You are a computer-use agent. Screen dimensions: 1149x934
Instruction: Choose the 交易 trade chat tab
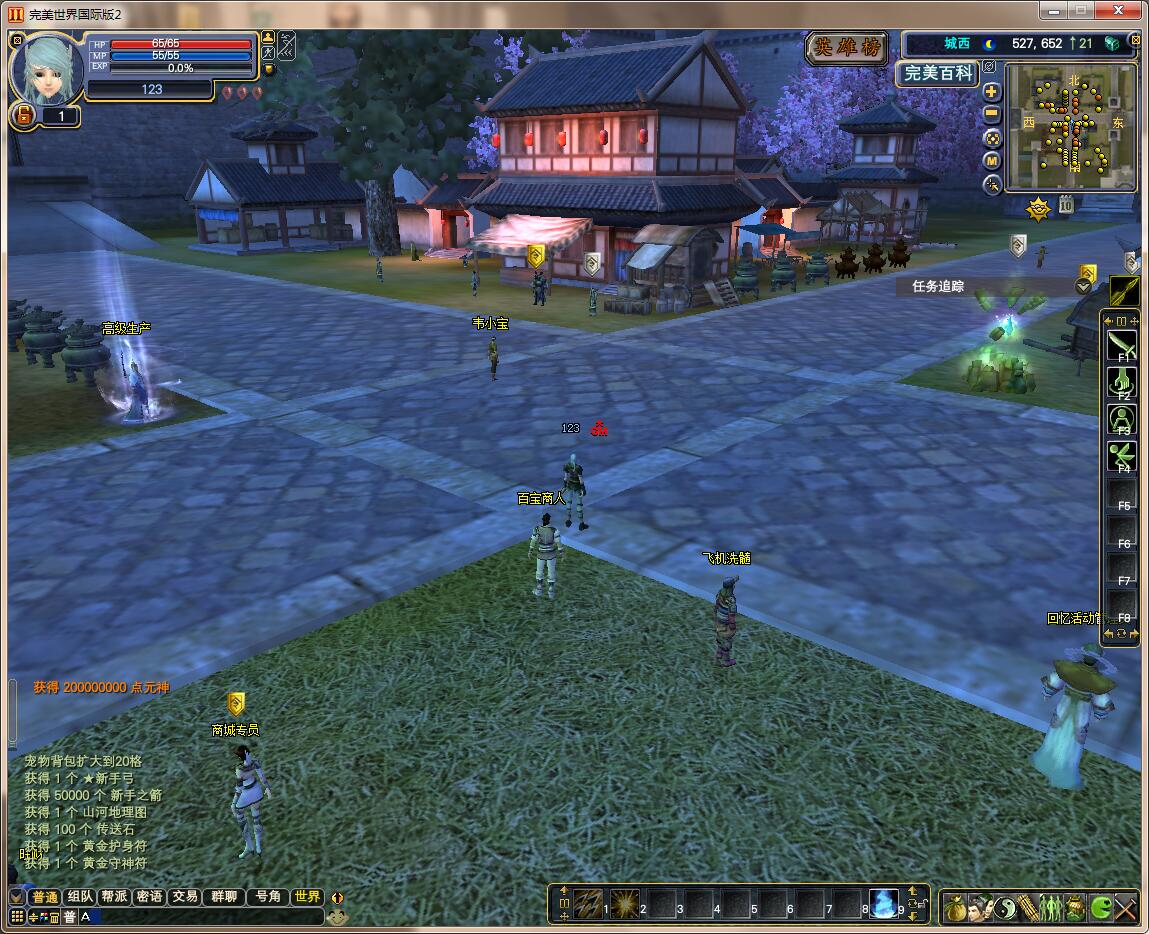click(x=183, y=897)
